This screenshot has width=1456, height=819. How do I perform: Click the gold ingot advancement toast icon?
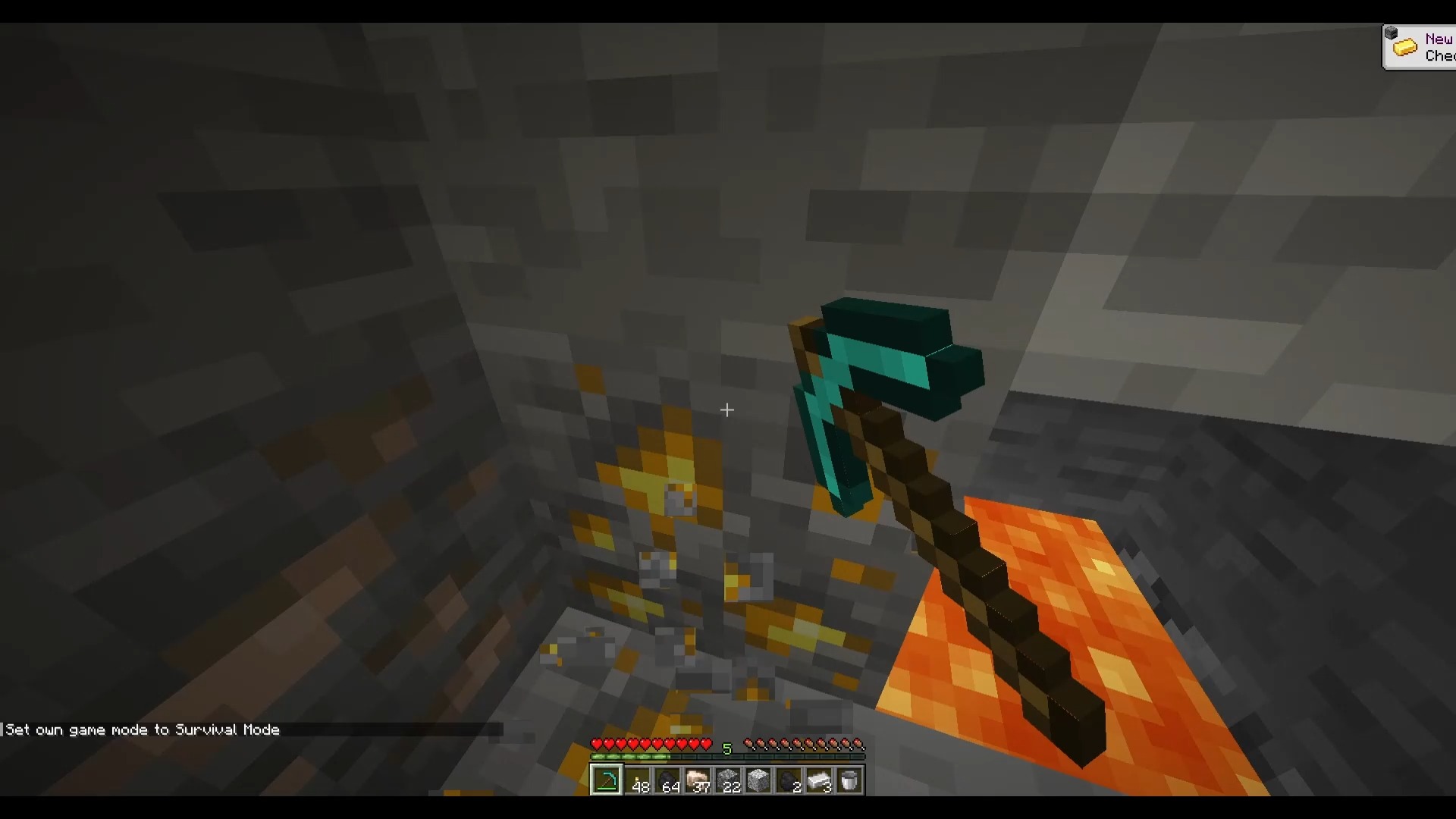(1407, 46)
